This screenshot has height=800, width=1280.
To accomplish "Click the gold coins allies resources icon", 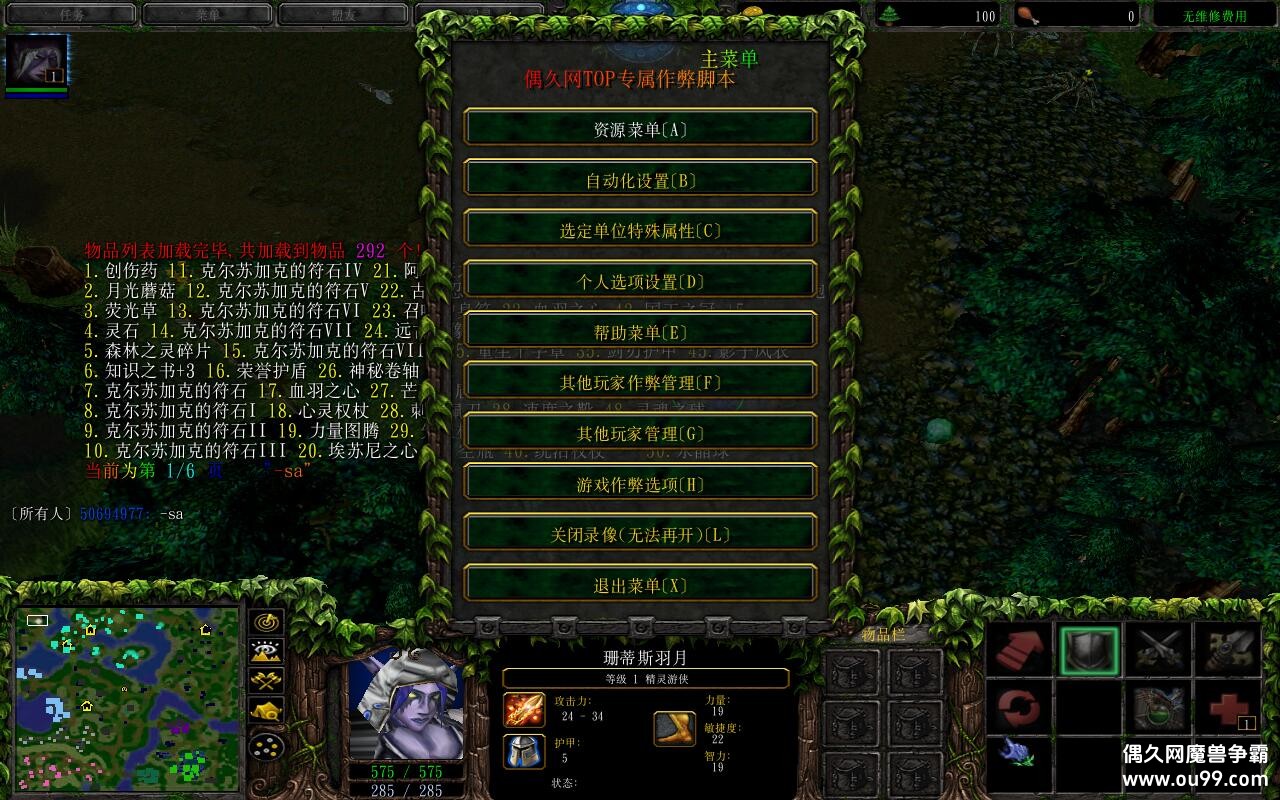I will tap(266, 746).
